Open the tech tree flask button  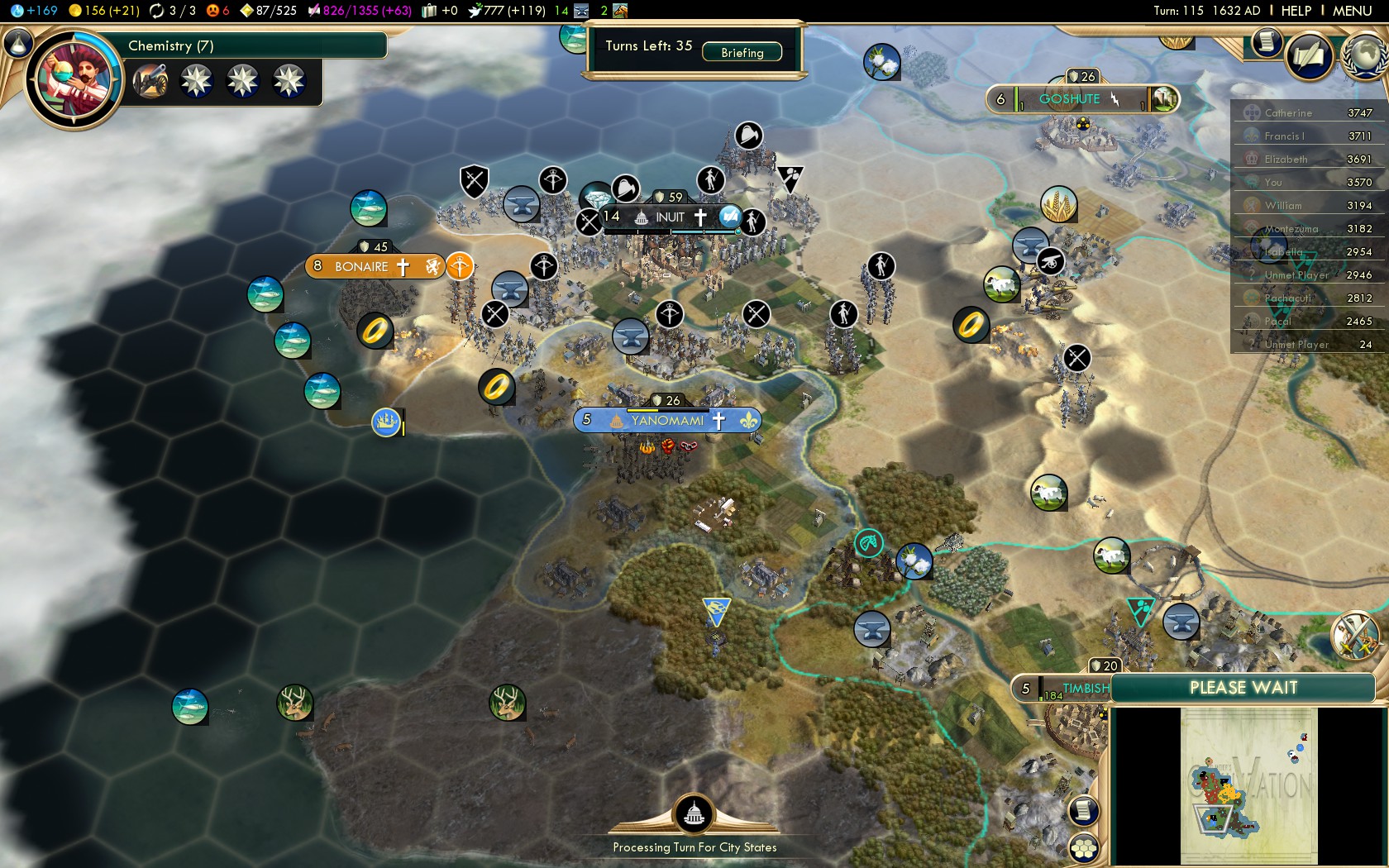pyautogui.click(x=18, y=43)
